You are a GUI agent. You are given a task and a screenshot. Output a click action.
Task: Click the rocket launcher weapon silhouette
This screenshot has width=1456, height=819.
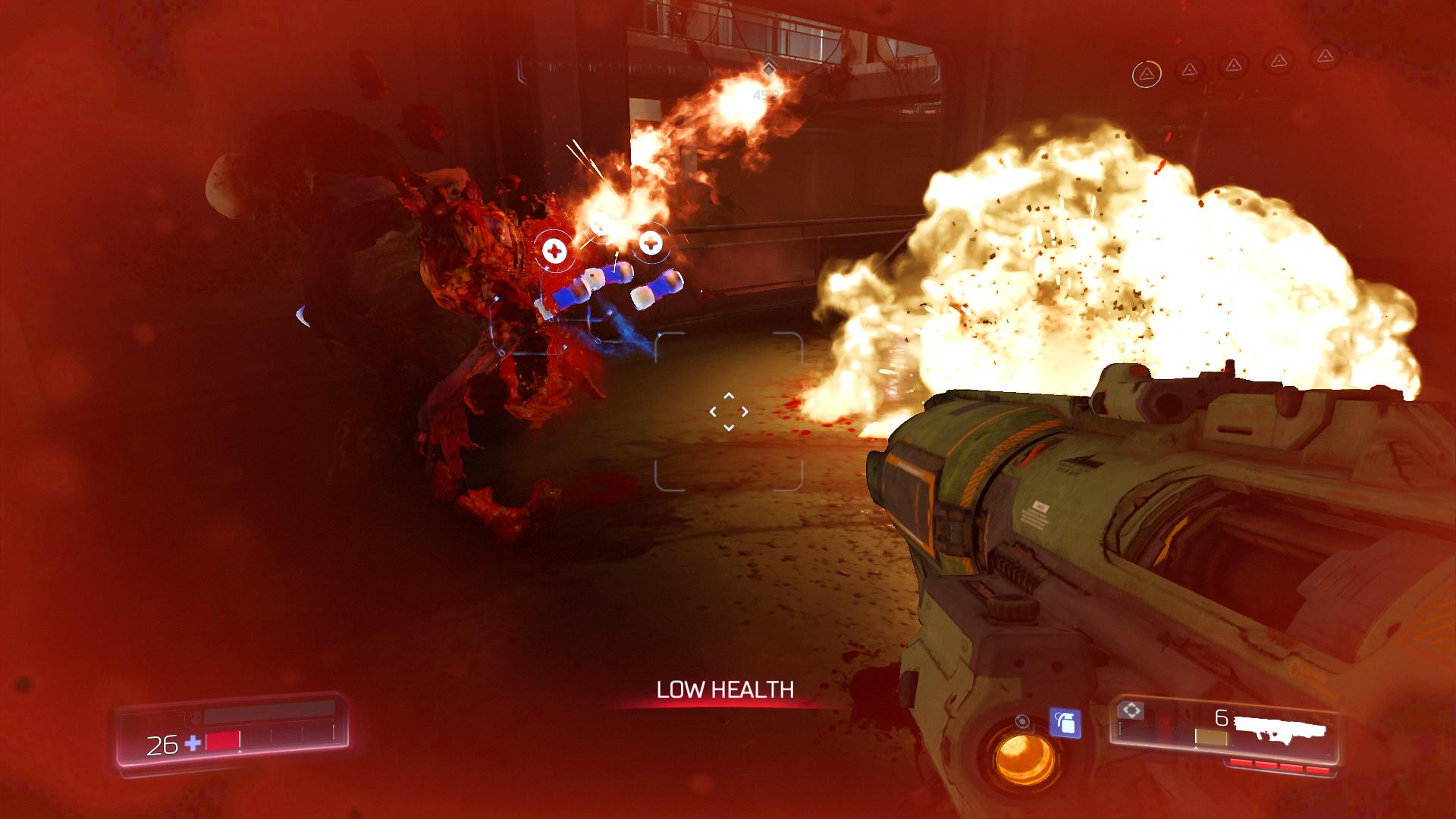(x=1280, y=730)
